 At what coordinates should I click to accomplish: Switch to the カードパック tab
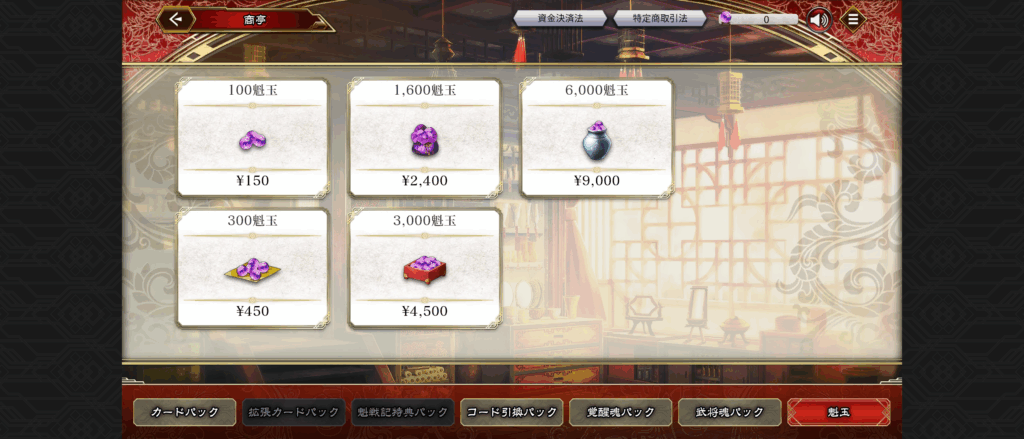coord(185,412)
